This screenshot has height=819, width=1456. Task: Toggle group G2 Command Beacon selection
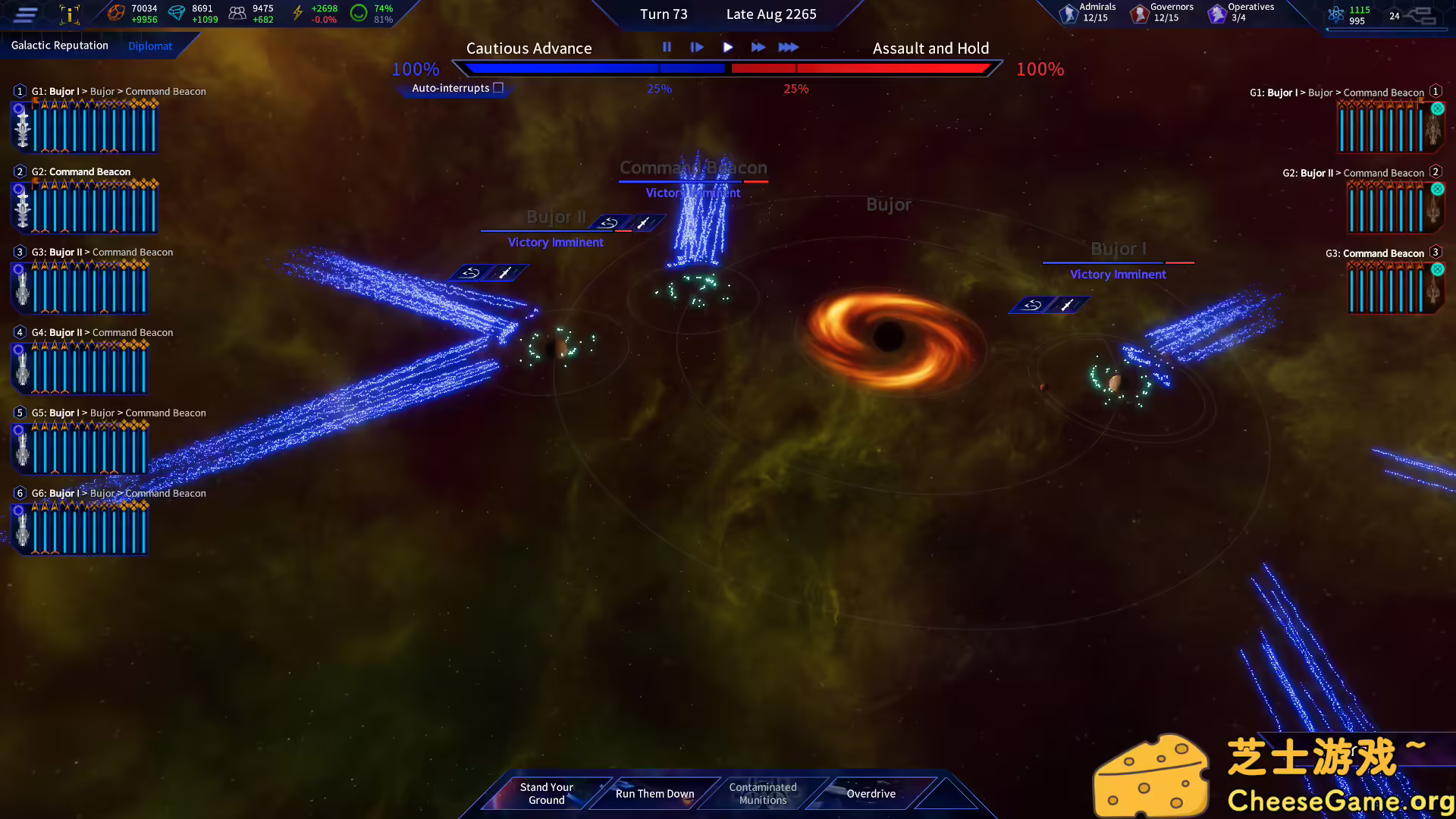tap(19, 171)
